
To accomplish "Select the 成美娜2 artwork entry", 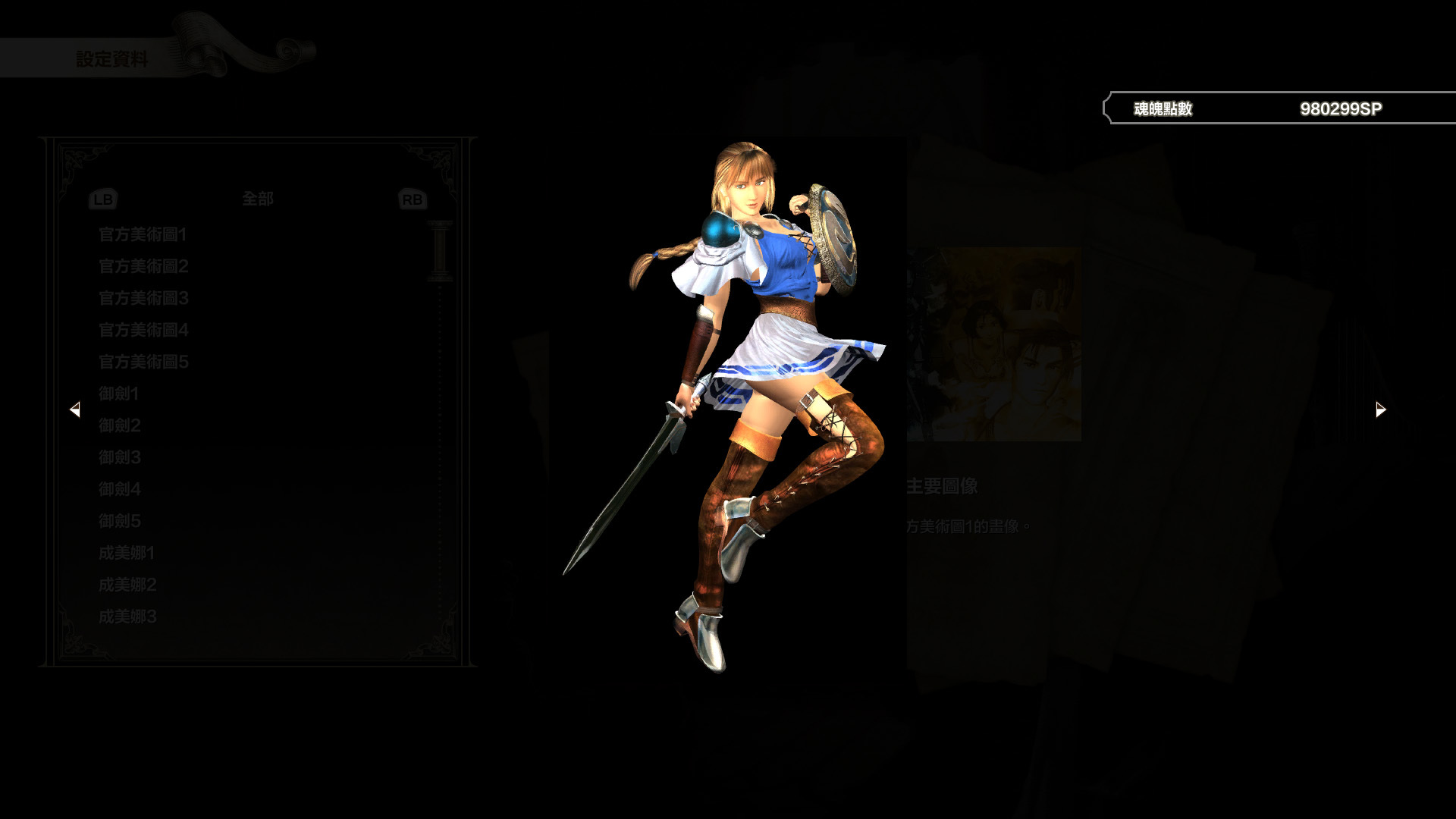I will tap(126, 585).
